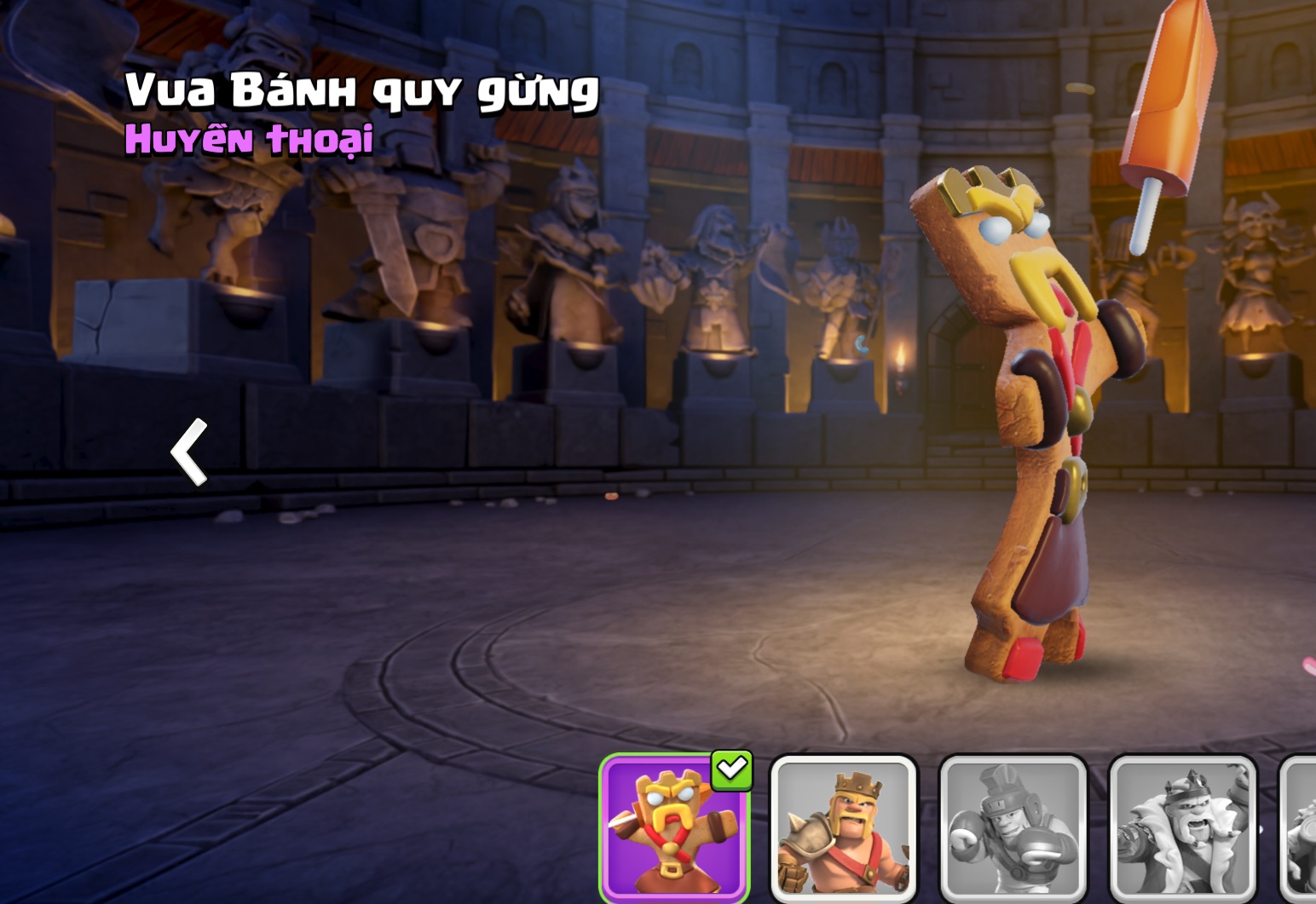This screenshot has height=904, width=1316.
Task: Choose the default Barbarian King skin
Action: 843,828
